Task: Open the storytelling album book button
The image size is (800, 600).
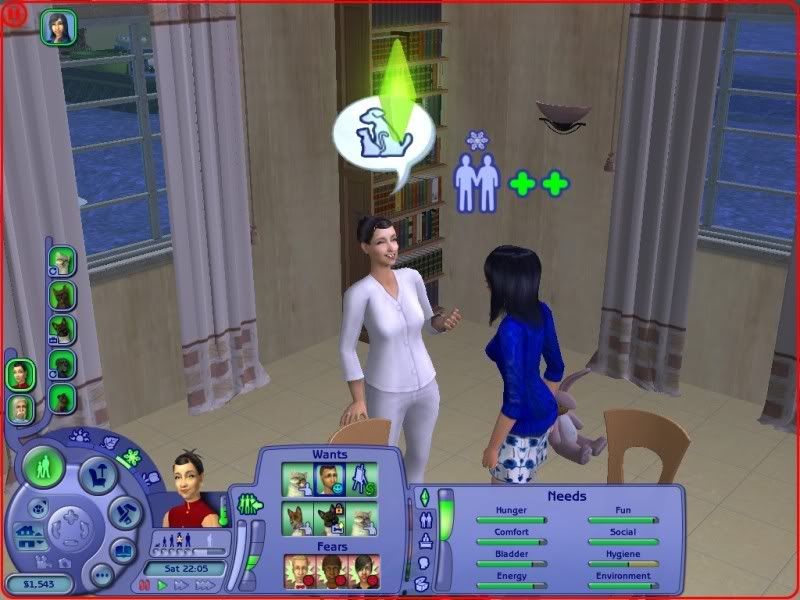Action: (x=124, y=549)
